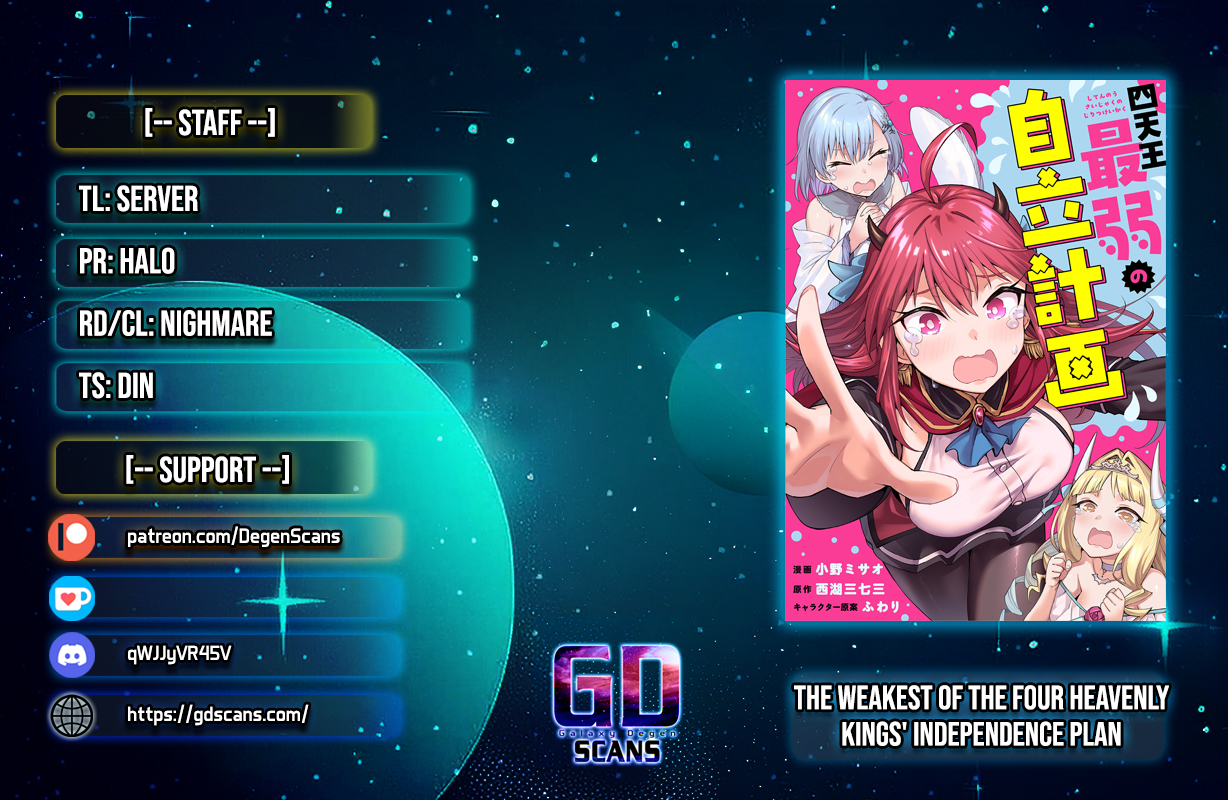
Task: Click the Ko-fi heart cup icon
Action: coord(72,597)
